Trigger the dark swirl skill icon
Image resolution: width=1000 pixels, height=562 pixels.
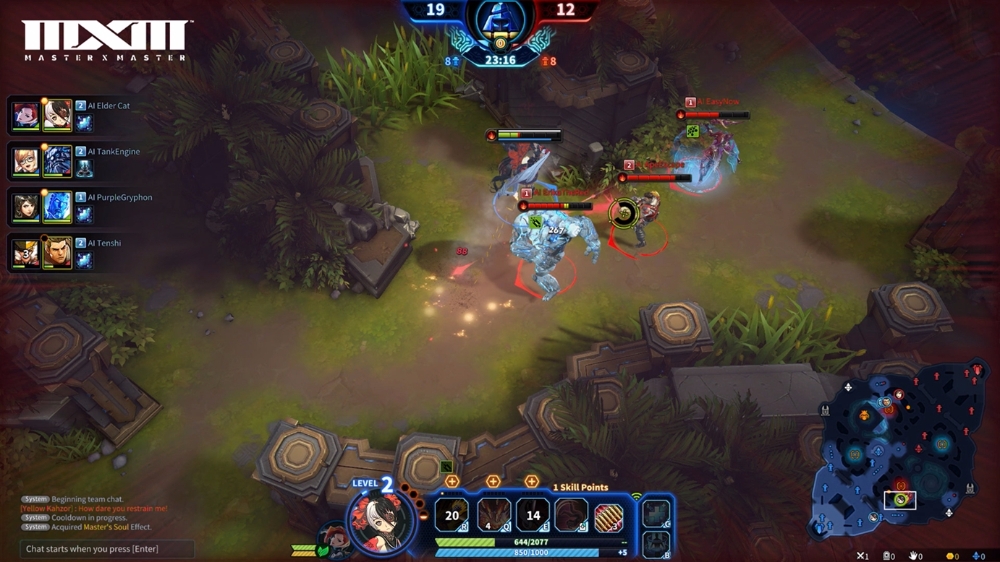coord(571,516)
